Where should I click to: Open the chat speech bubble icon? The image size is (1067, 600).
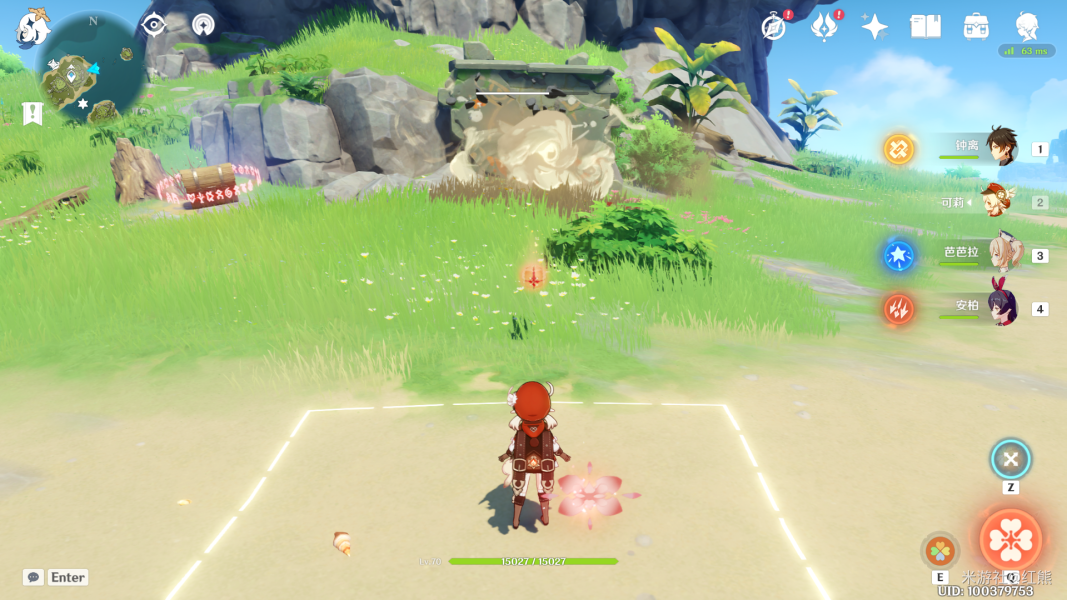point(34,577)
